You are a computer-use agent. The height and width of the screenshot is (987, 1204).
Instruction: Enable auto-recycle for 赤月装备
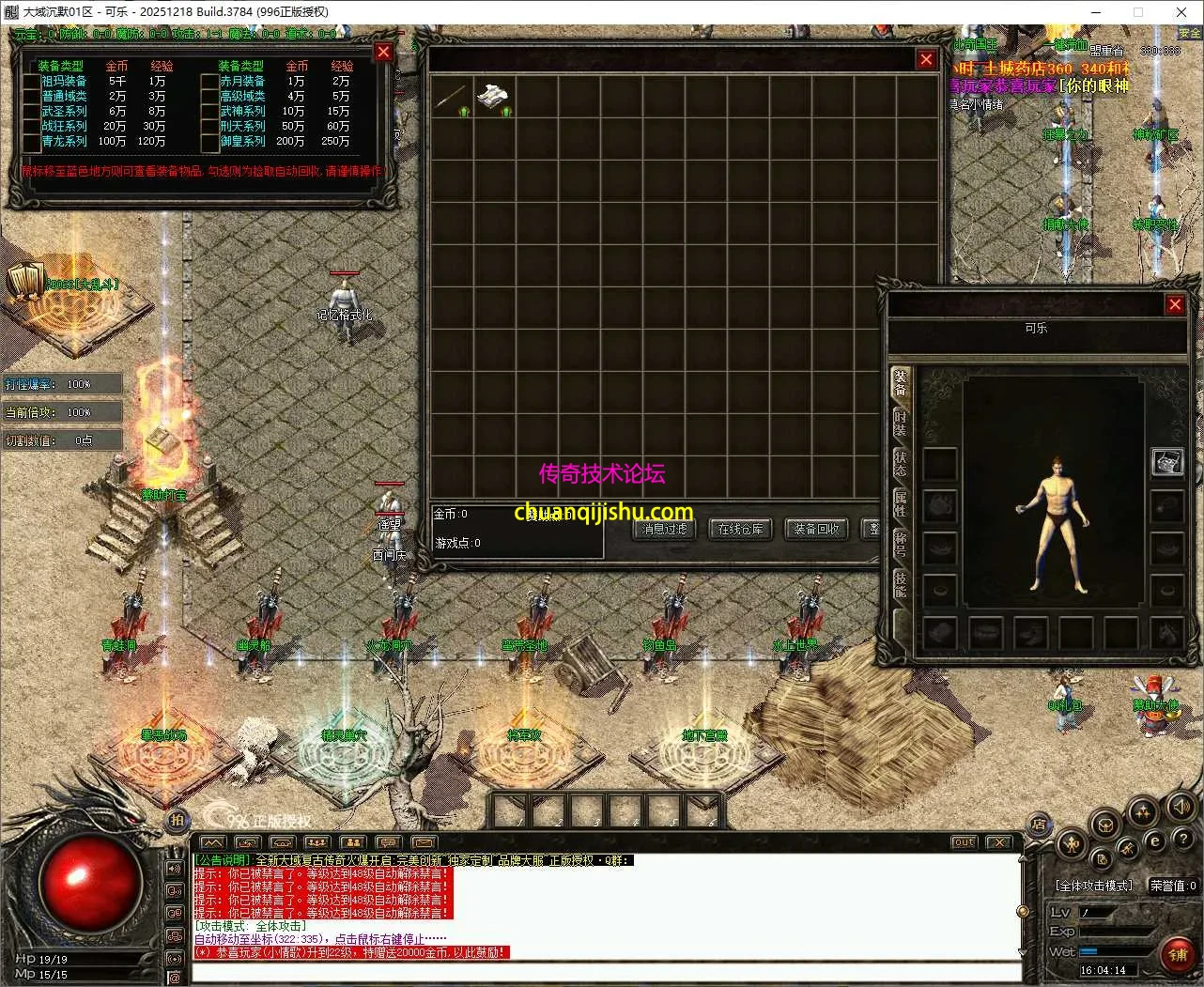coord(210,82)
